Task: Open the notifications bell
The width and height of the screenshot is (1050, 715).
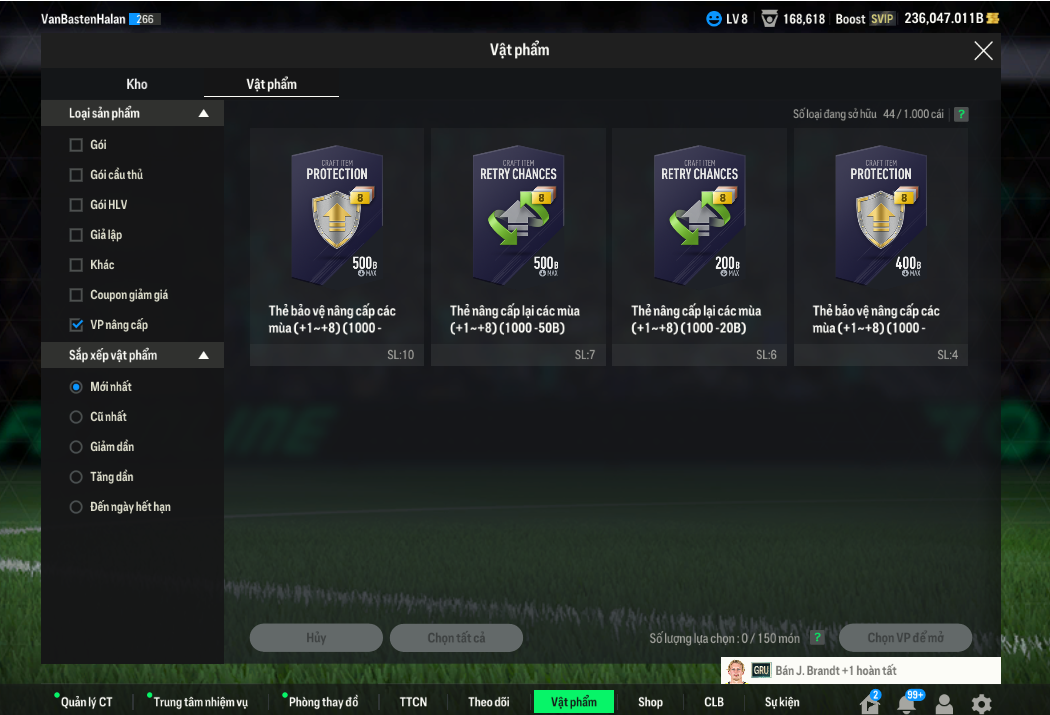Action: pyautogui.click(x=907, y=703)
